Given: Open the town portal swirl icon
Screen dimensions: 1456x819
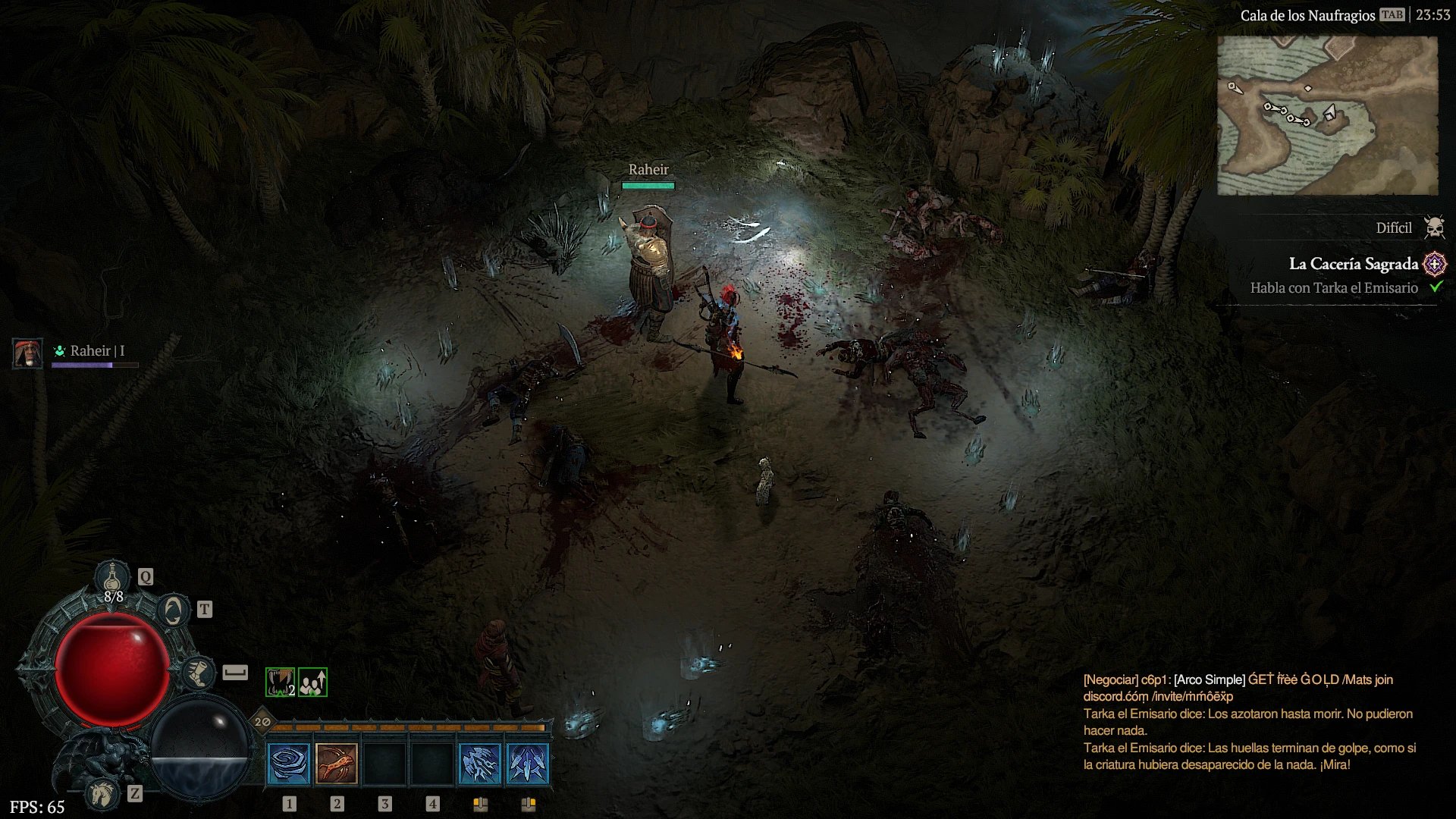Looking at the screenshot, I should click(174, 610).
